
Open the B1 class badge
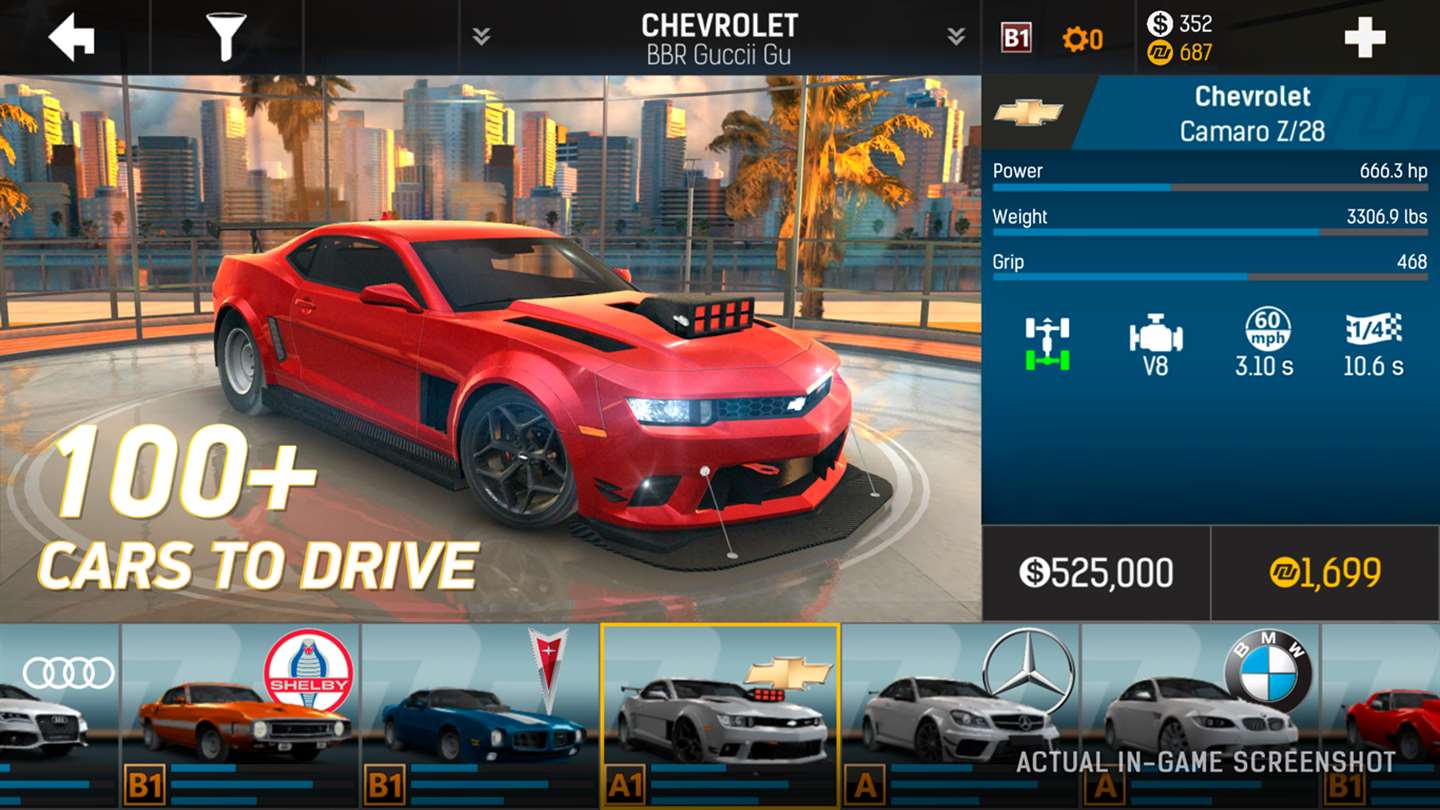coord(1016,39)
